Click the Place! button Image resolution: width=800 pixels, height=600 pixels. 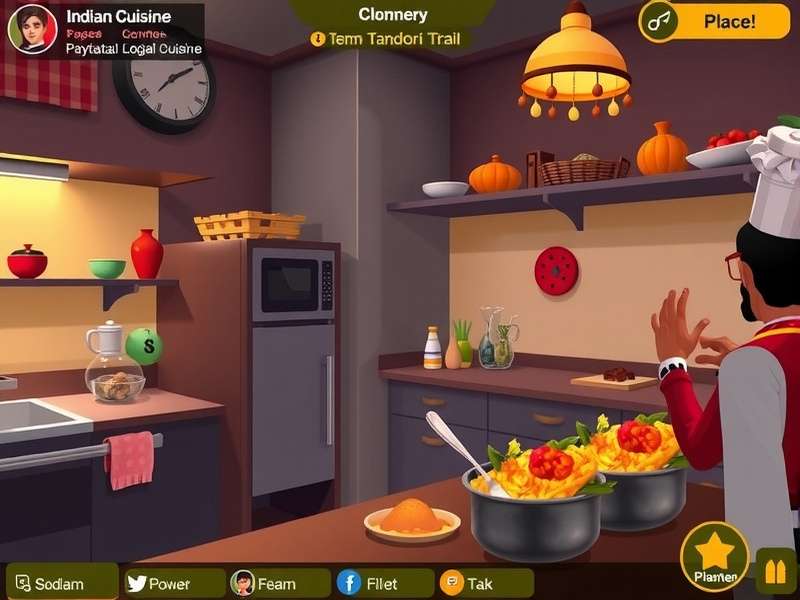coord(714,21)
